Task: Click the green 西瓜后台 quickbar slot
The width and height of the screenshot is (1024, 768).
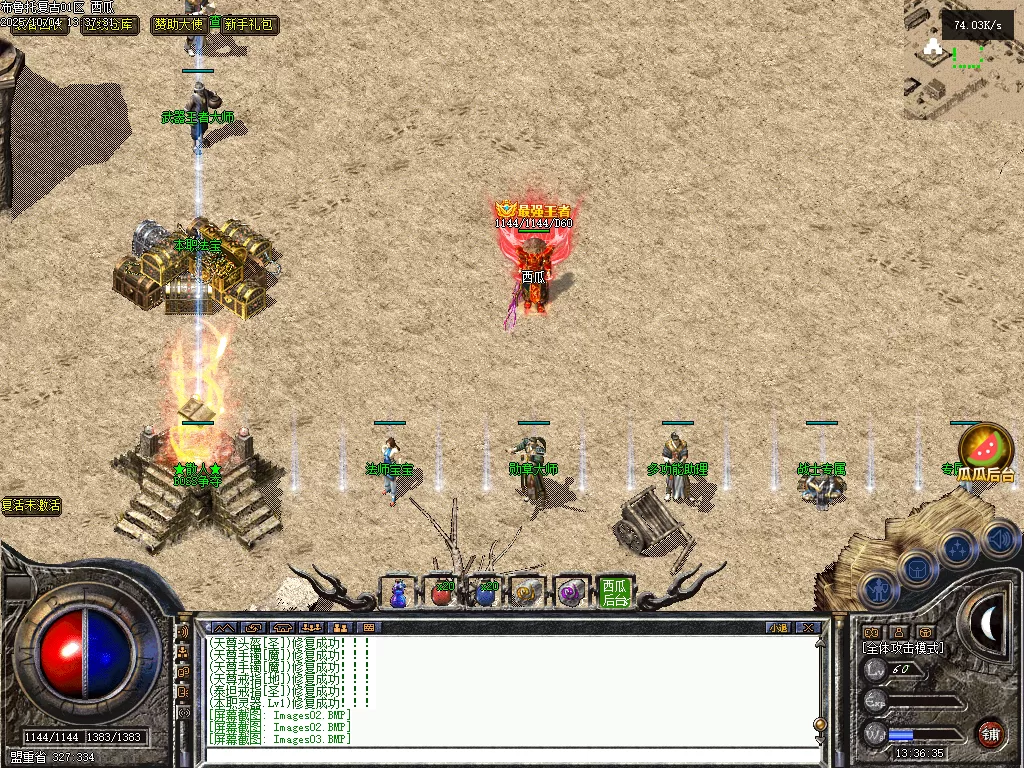Action: click(x=615, y=593)
